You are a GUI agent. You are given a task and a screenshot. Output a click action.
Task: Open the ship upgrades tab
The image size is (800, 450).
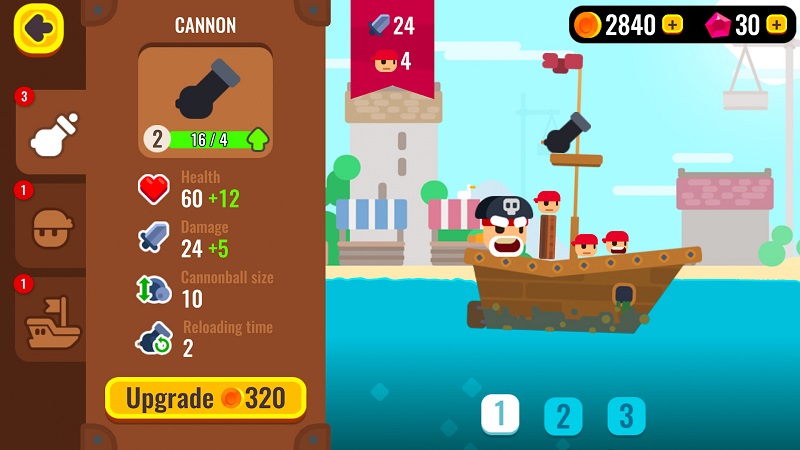(51, 320)
